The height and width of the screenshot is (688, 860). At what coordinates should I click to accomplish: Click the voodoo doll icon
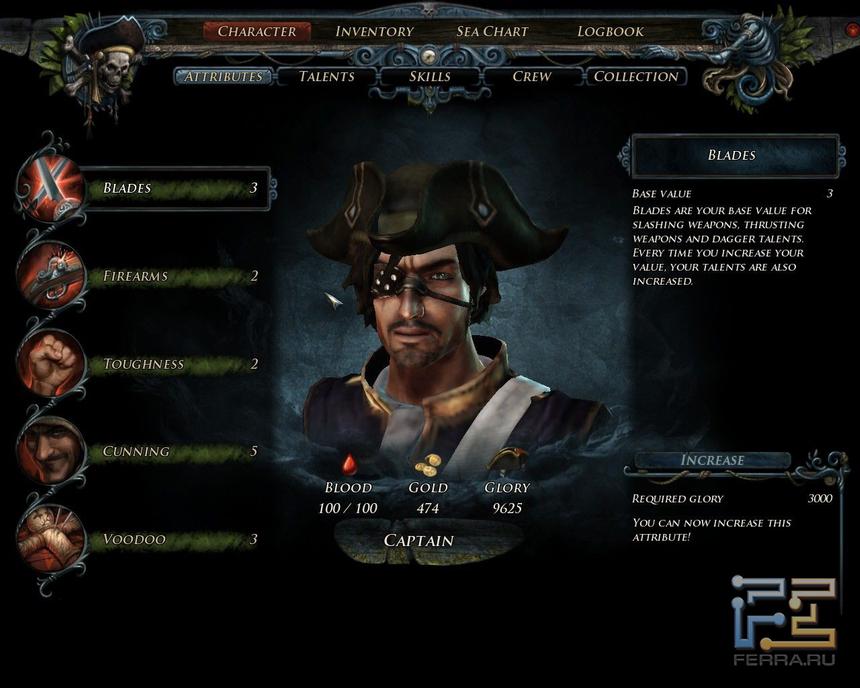coord(50,540)
